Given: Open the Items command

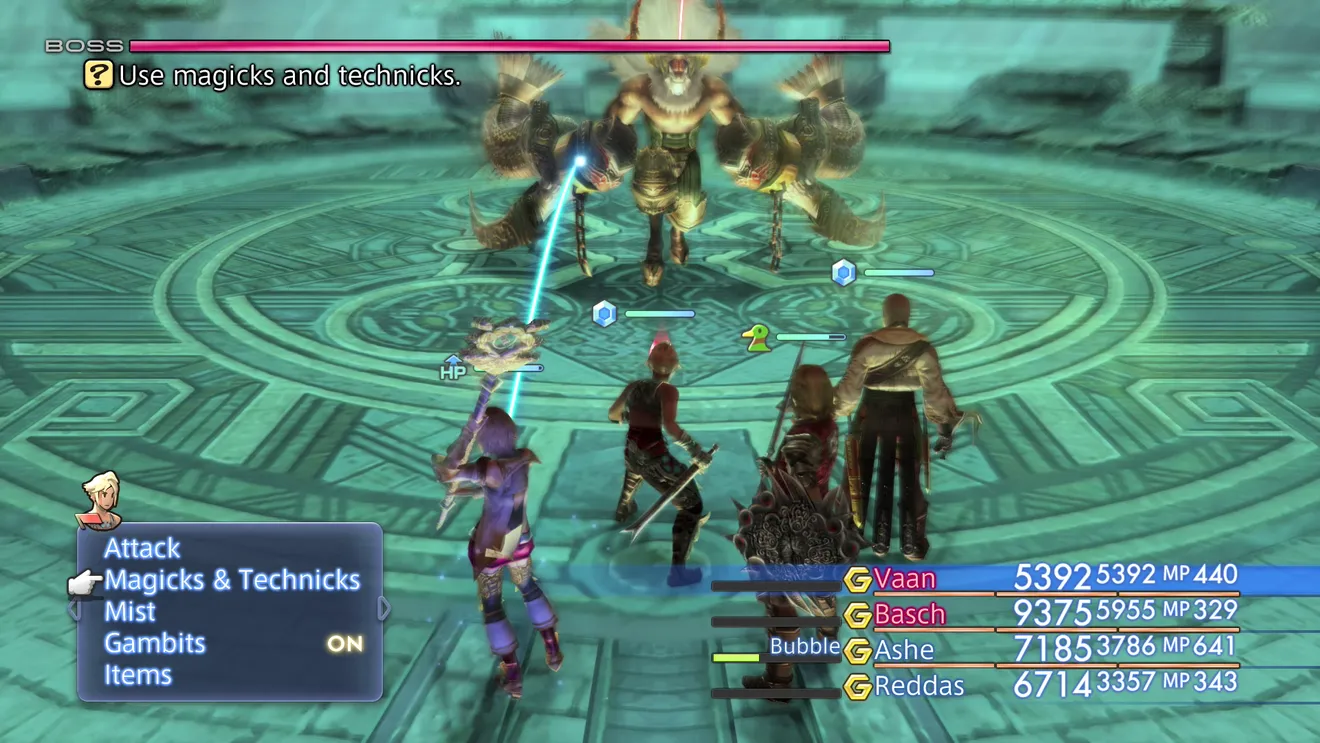Looking at the screenshot, I should pos(138,675).
